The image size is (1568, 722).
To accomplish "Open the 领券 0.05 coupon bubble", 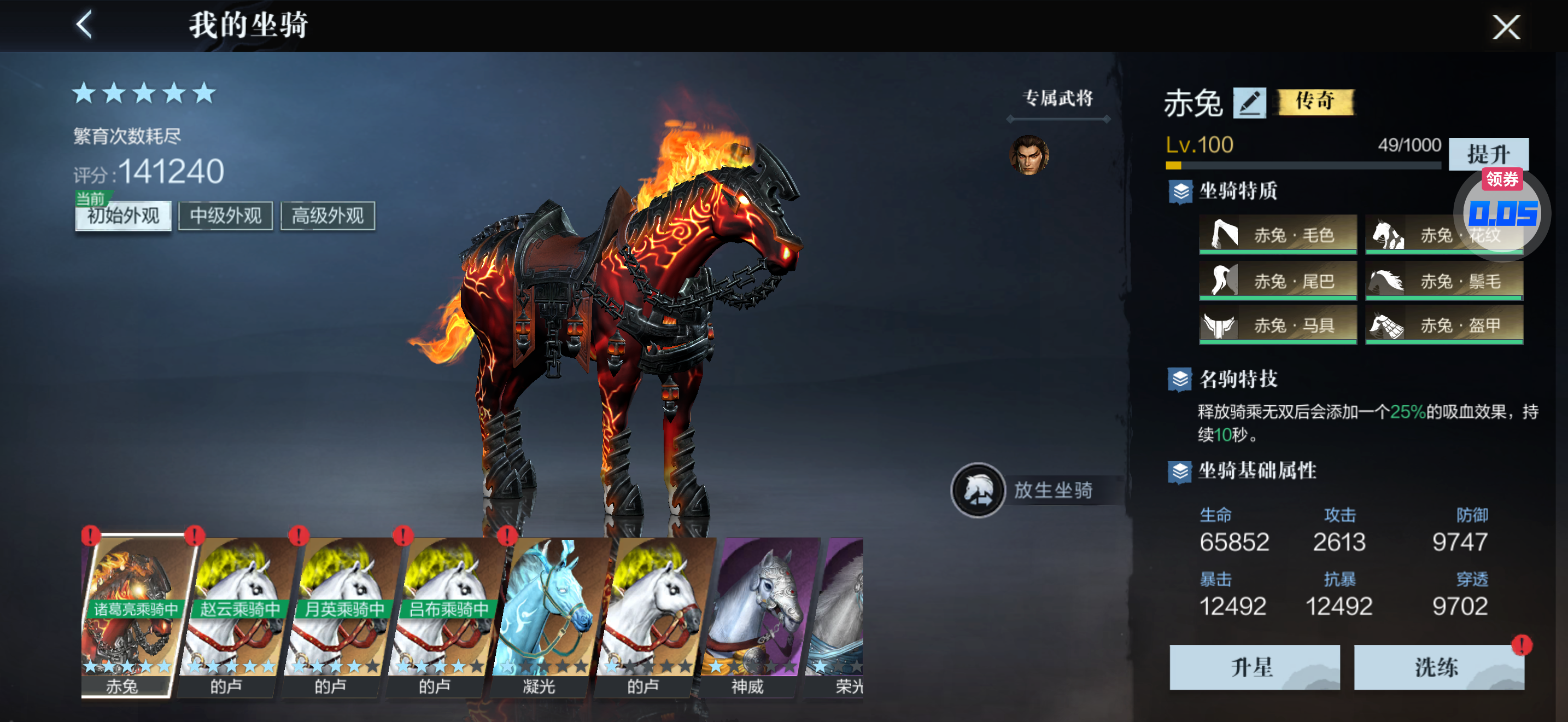I will point(1502,210).
